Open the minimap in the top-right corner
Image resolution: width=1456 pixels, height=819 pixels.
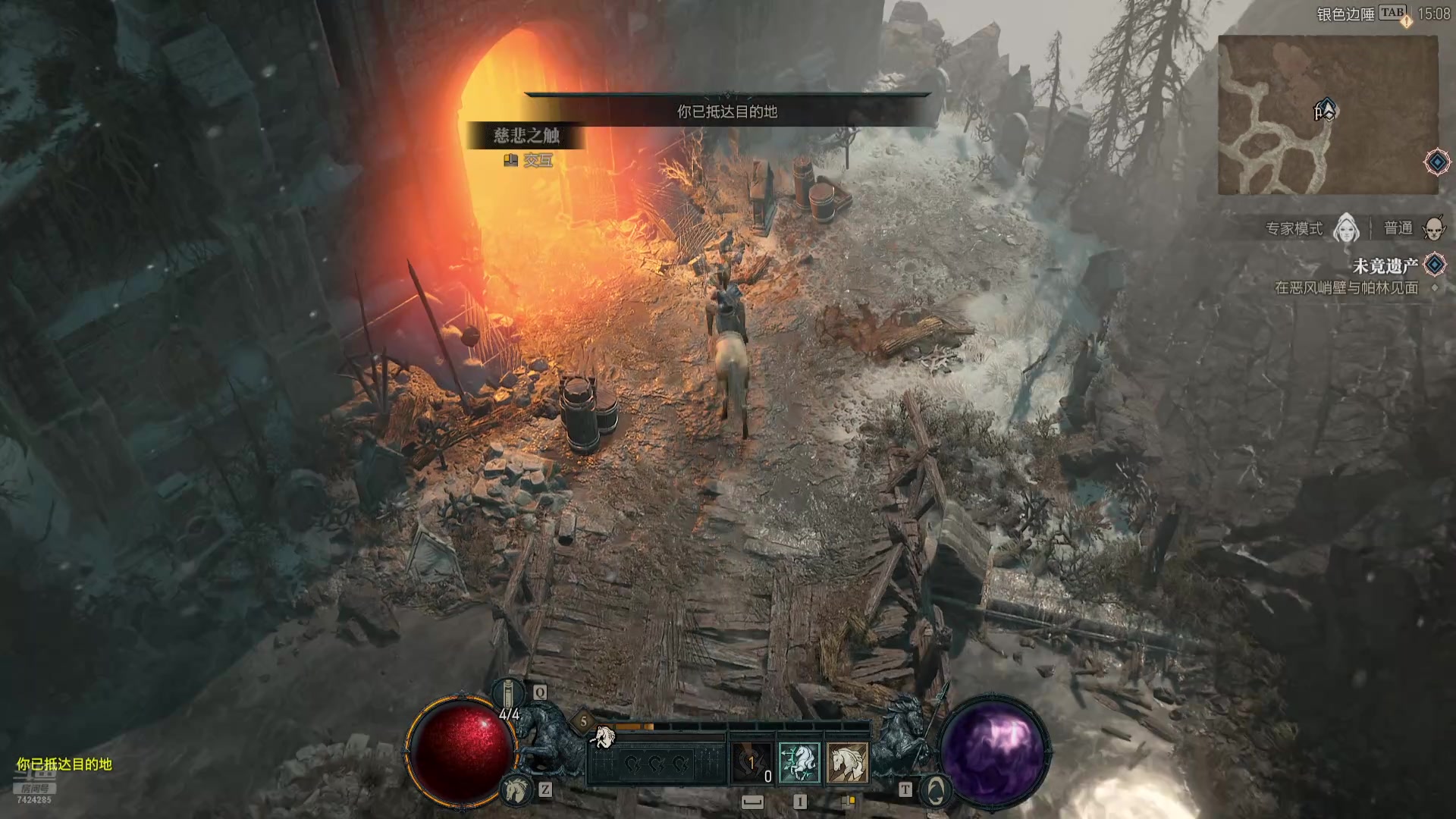tap(1327, 115)
